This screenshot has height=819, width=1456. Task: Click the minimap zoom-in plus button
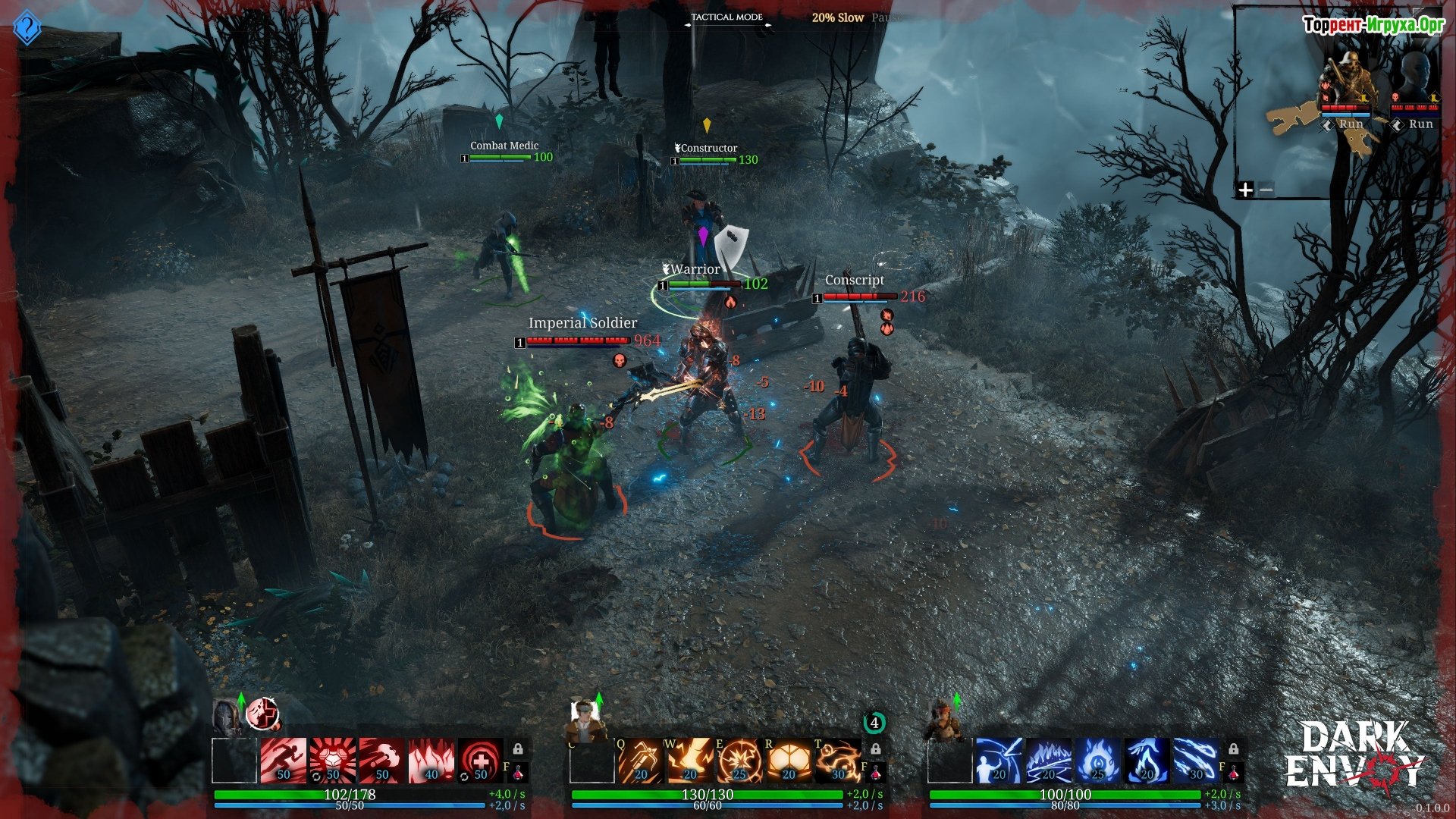1245,190
